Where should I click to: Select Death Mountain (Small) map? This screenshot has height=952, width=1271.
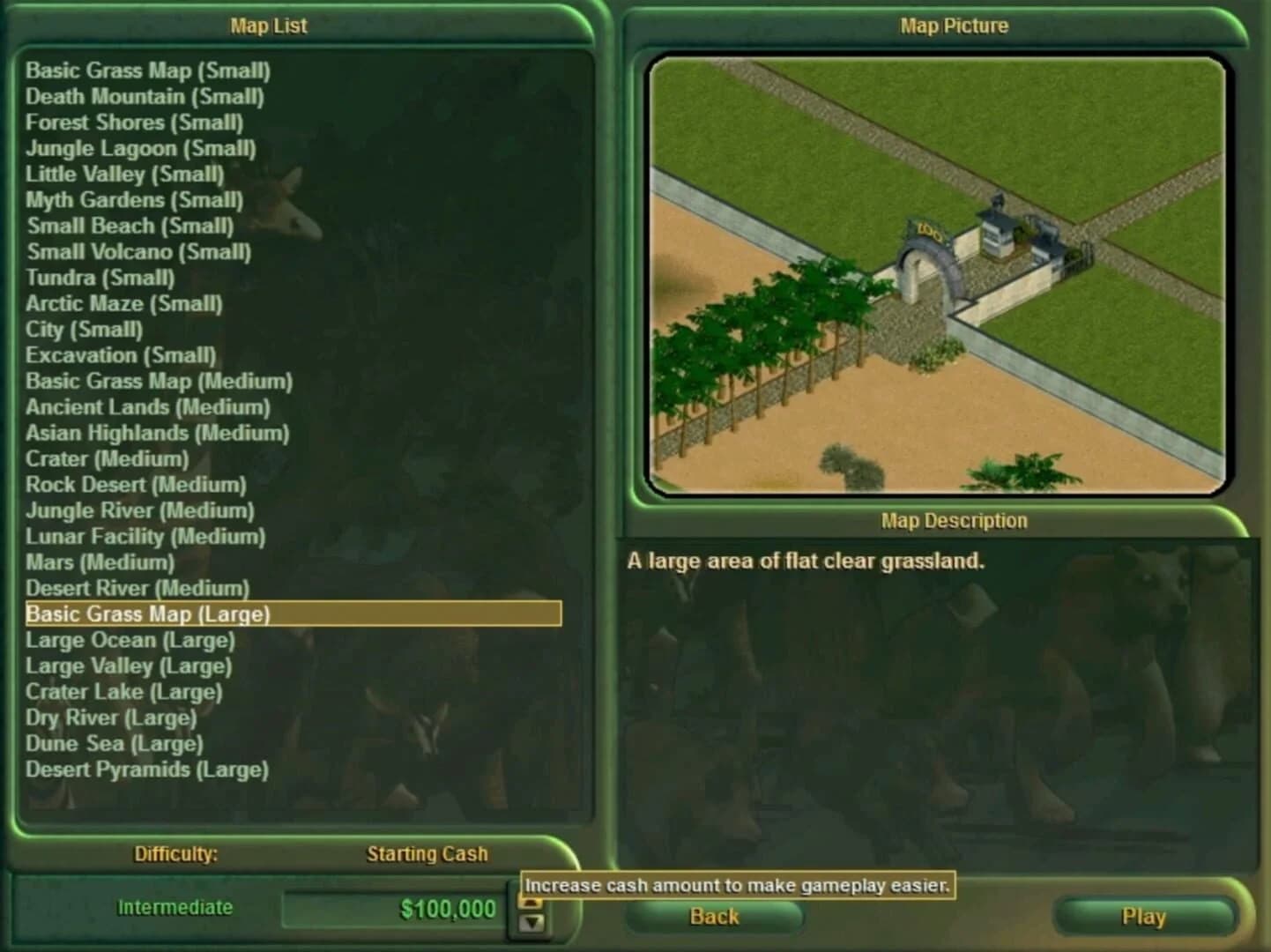point(144,97)
